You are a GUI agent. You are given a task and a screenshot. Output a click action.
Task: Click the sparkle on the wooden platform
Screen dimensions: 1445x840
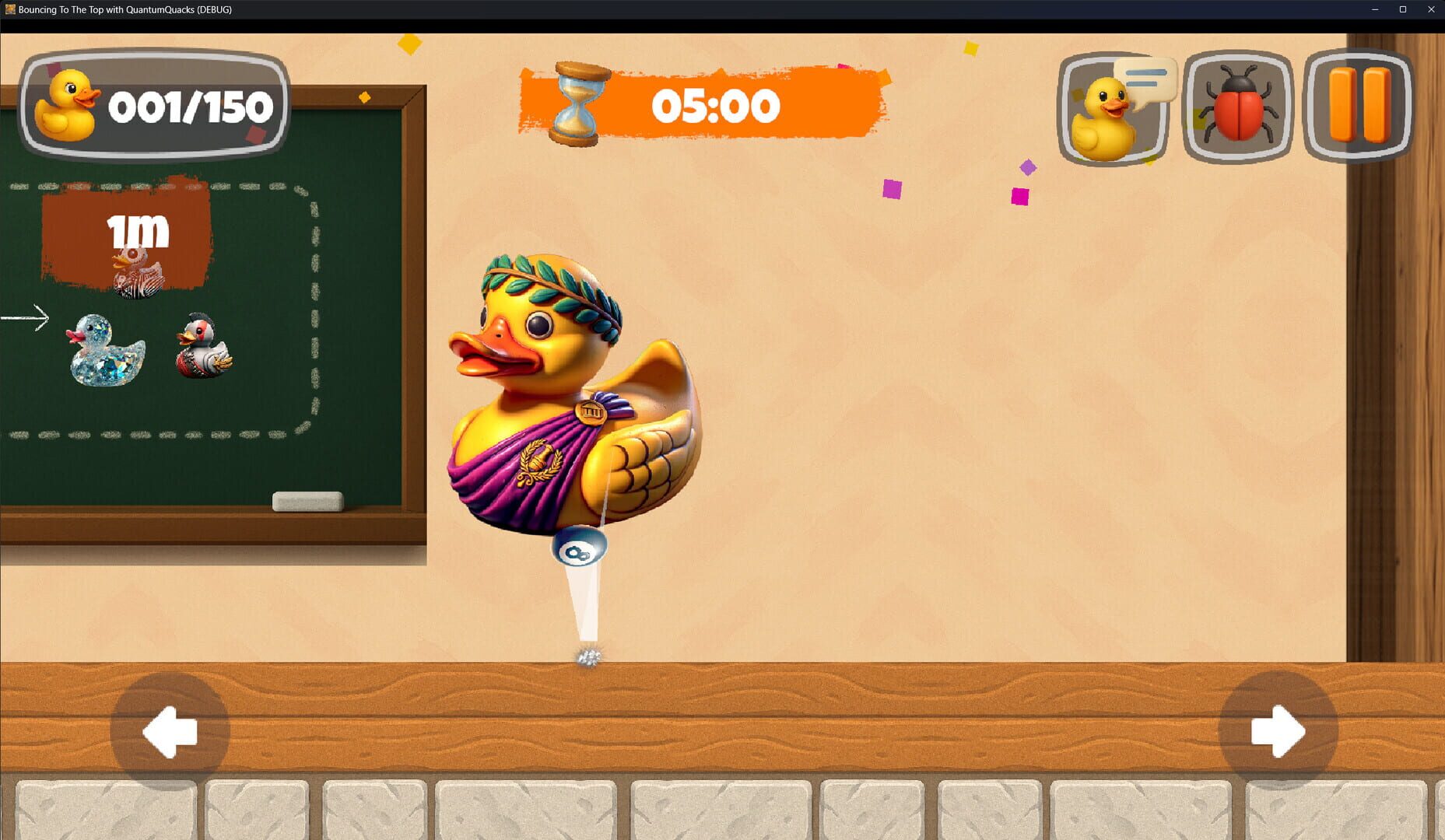(589, 656)
